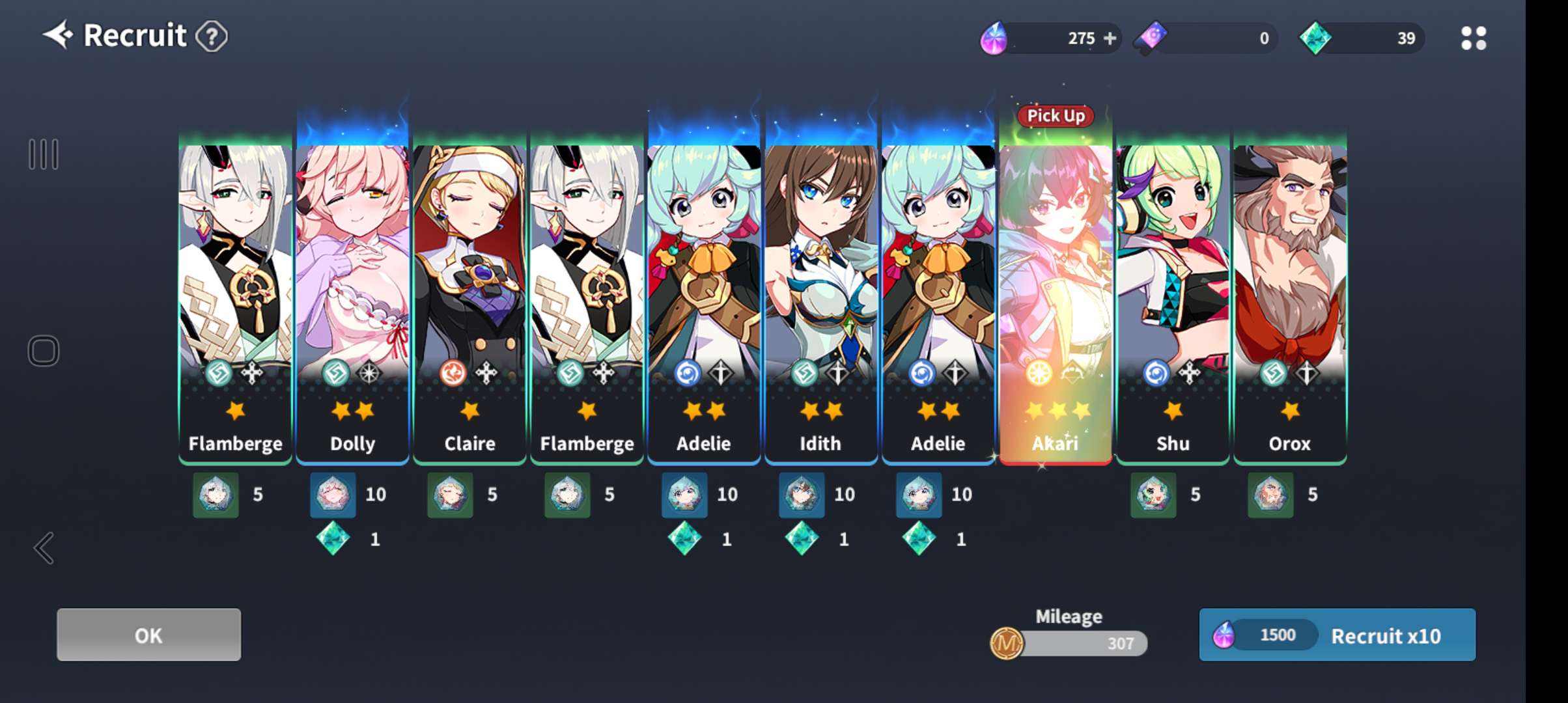Add more purple gems with the plus
1568x703 pixels.
pos(1110,38)
